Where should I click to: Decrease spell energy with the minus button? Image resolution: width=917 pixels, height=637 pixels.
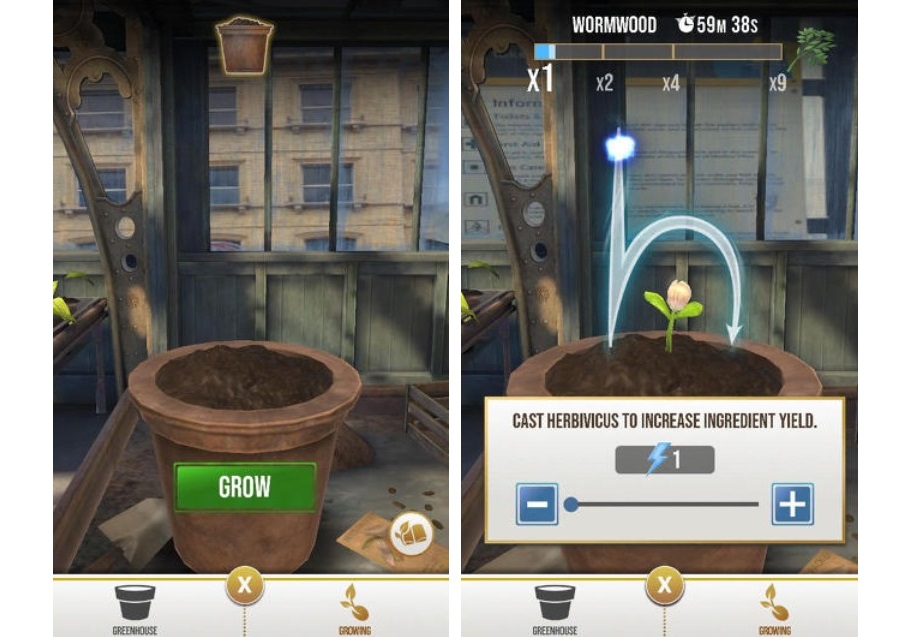pos(537,504)
